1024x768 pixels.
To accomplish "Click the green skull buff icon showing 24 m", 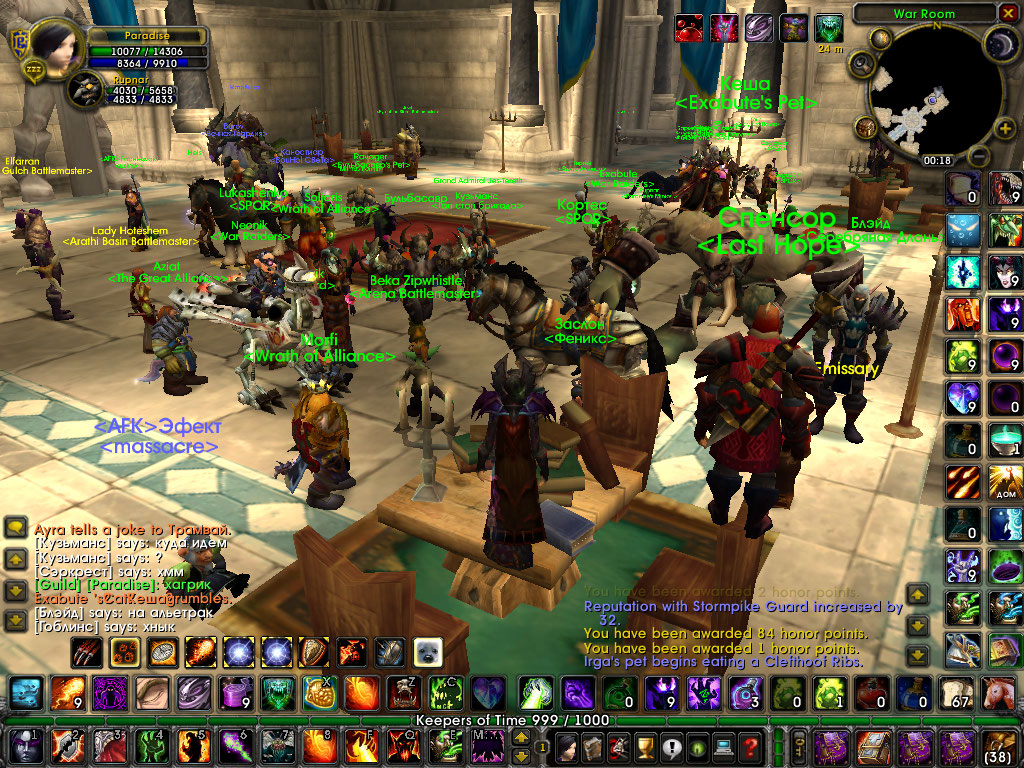I will (x=829, y=27).
